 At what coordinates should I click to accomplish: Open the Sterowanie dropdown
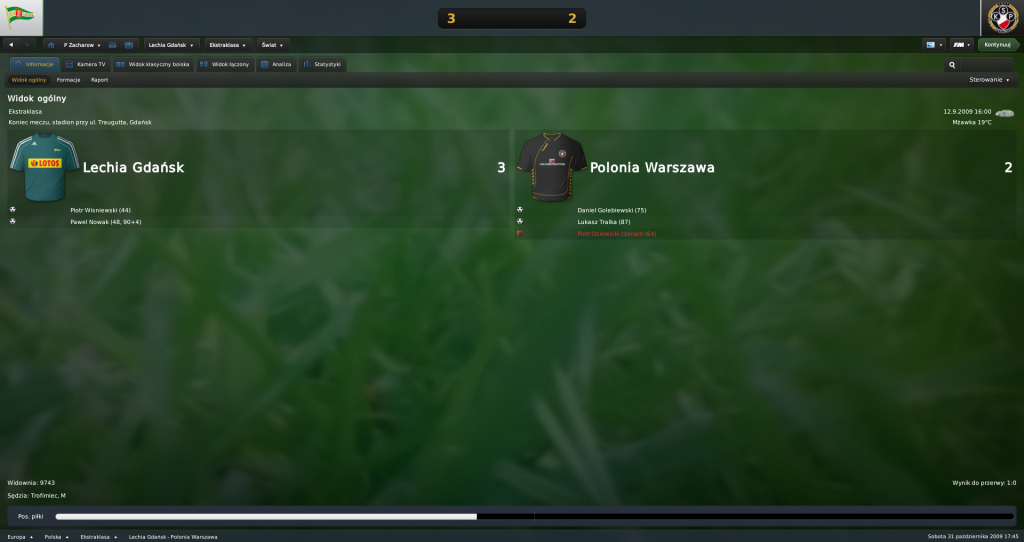point(990,79)
